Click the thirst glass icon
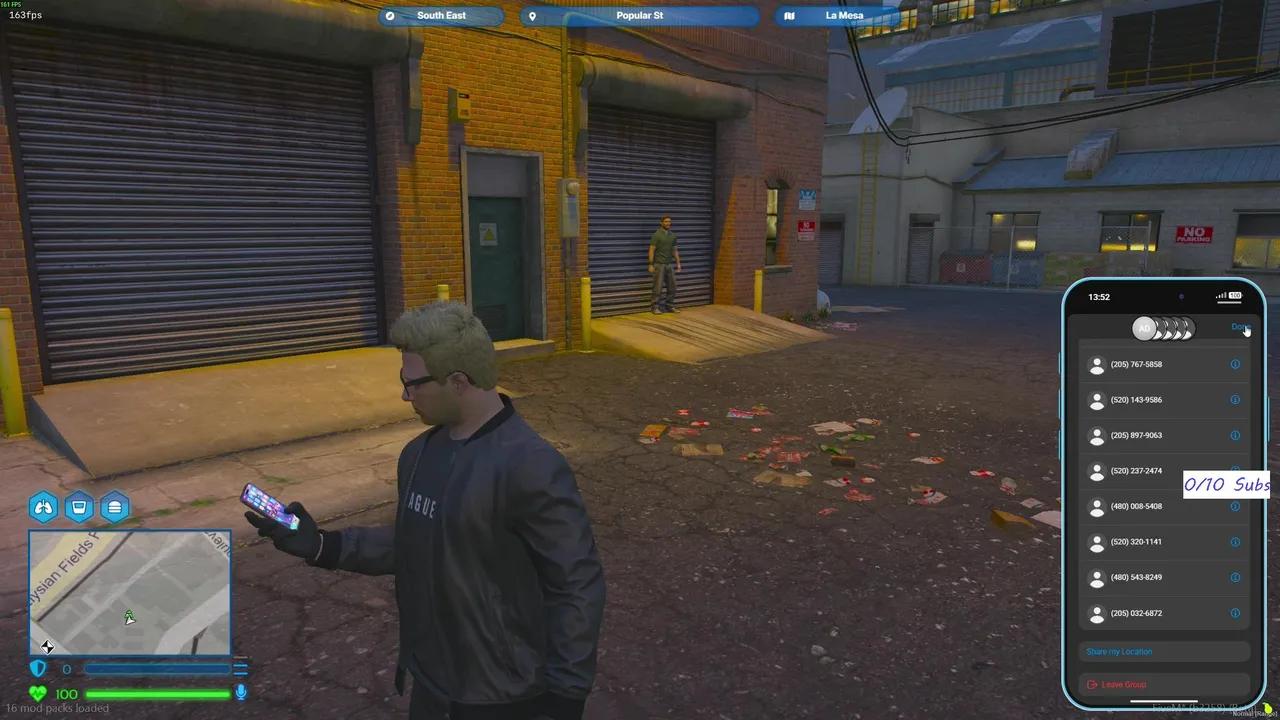This screenshot has height=720, width=1280. click(x=79, y=507)
